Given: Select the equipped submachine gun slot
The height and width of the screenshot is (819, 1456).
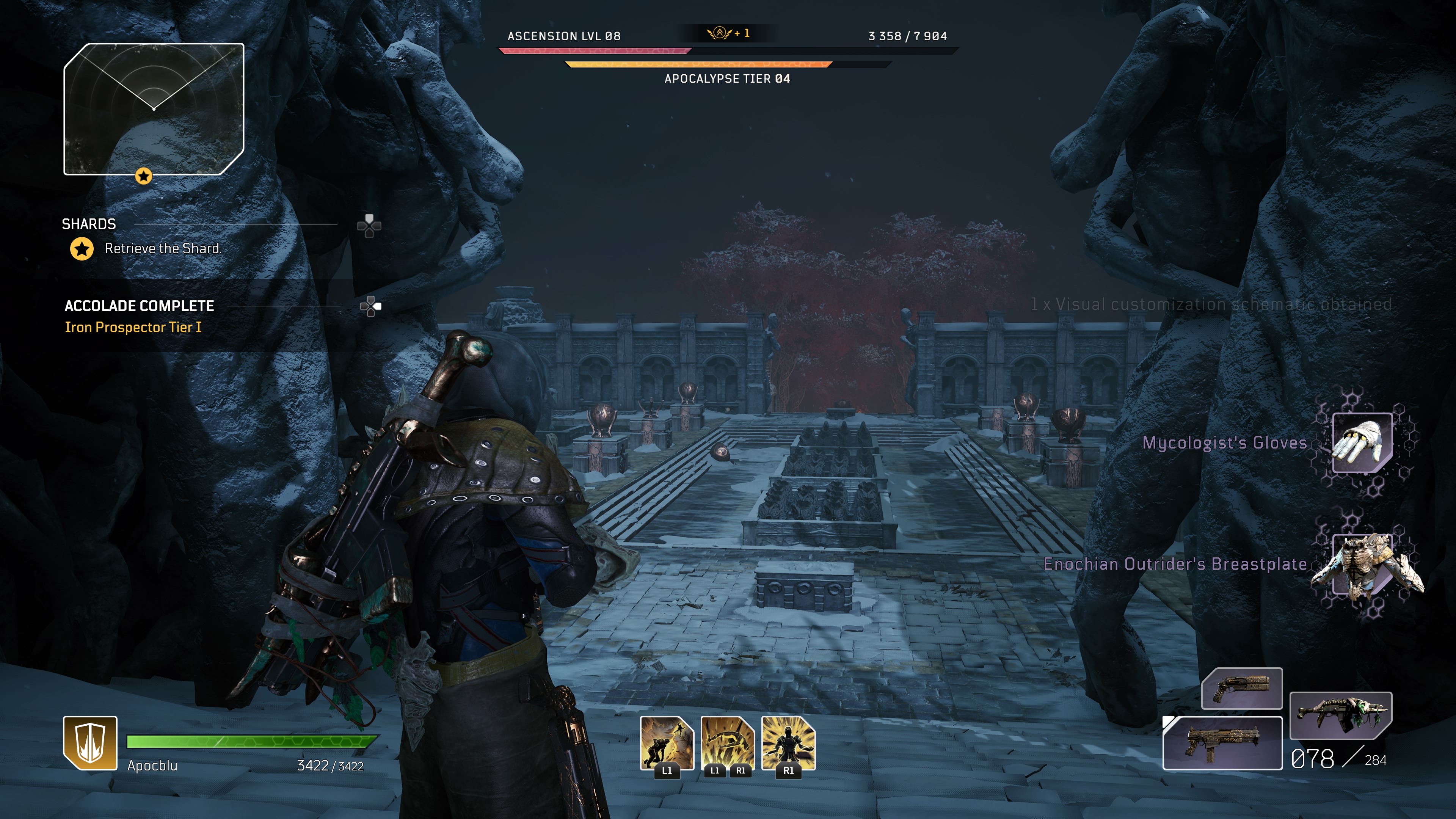Looking at the screenshot, I should [x=1222, y=743].
